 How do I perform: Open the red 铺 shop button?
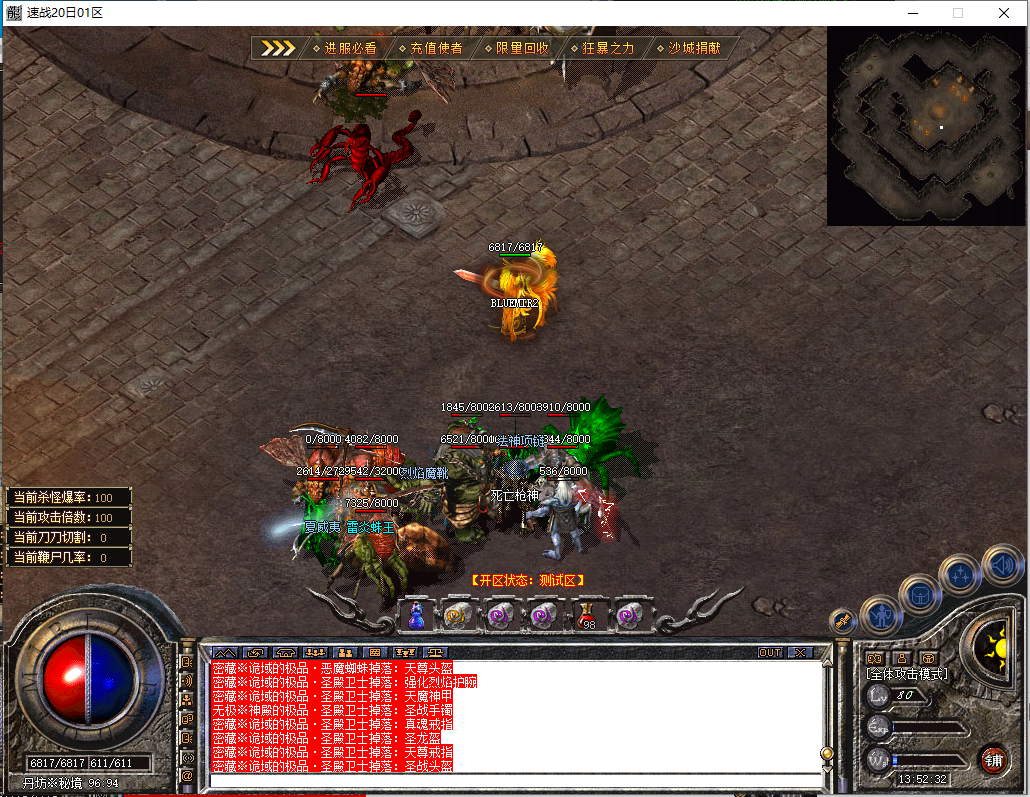click(x=993, y=758)
